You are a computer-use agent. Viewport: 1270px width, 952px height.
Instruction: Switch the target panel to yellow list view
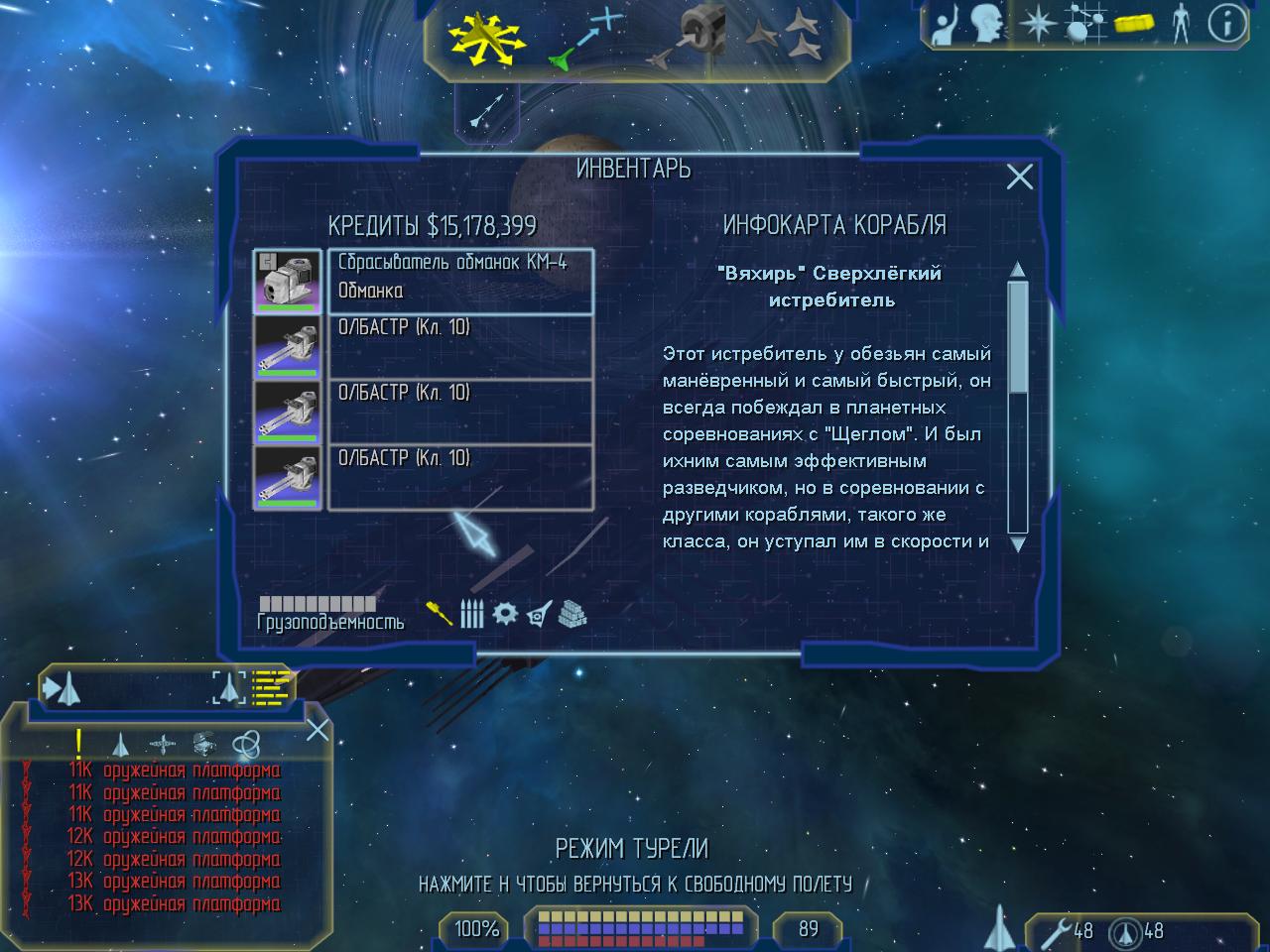[x=270, y=686]
